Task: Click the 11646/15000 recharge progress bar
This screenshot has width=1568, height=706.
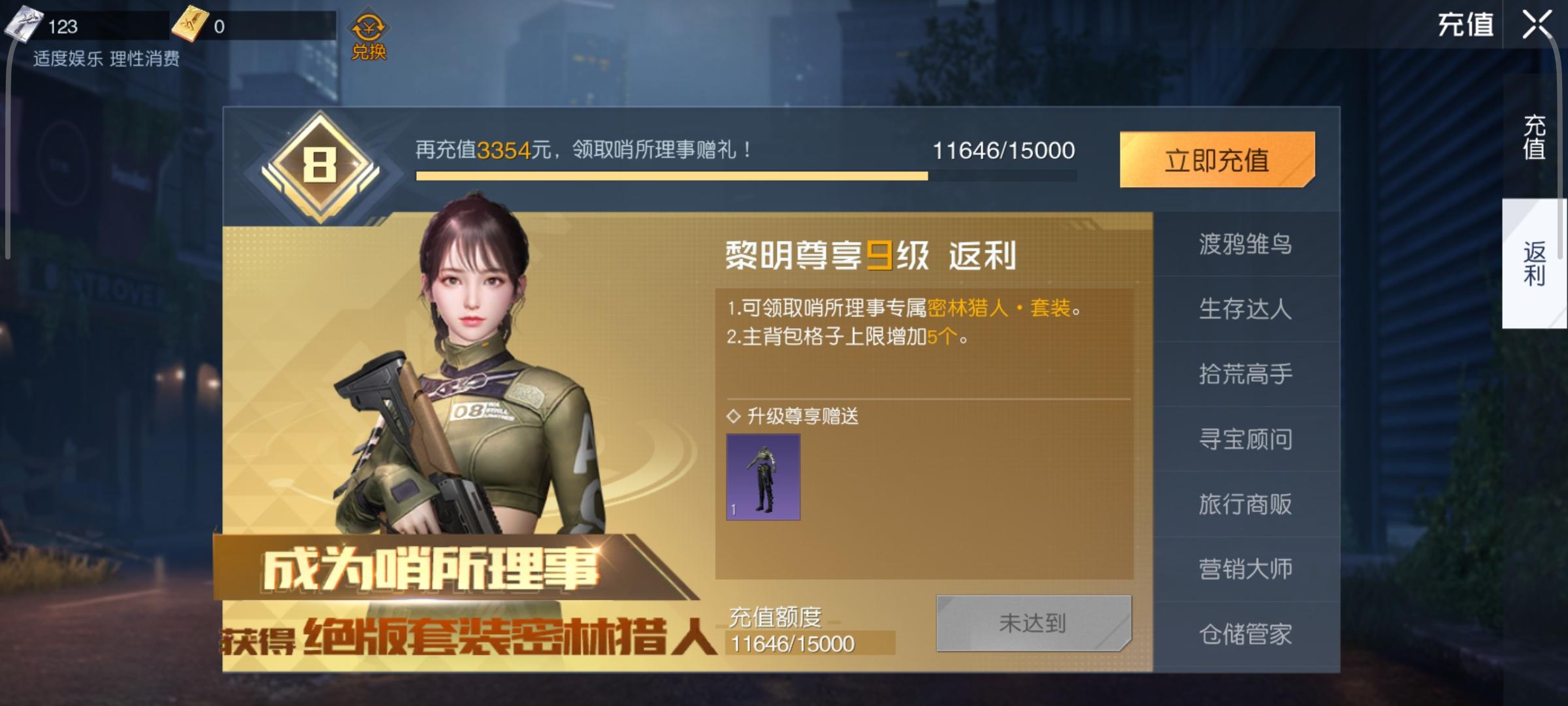Action: point(673,175)
